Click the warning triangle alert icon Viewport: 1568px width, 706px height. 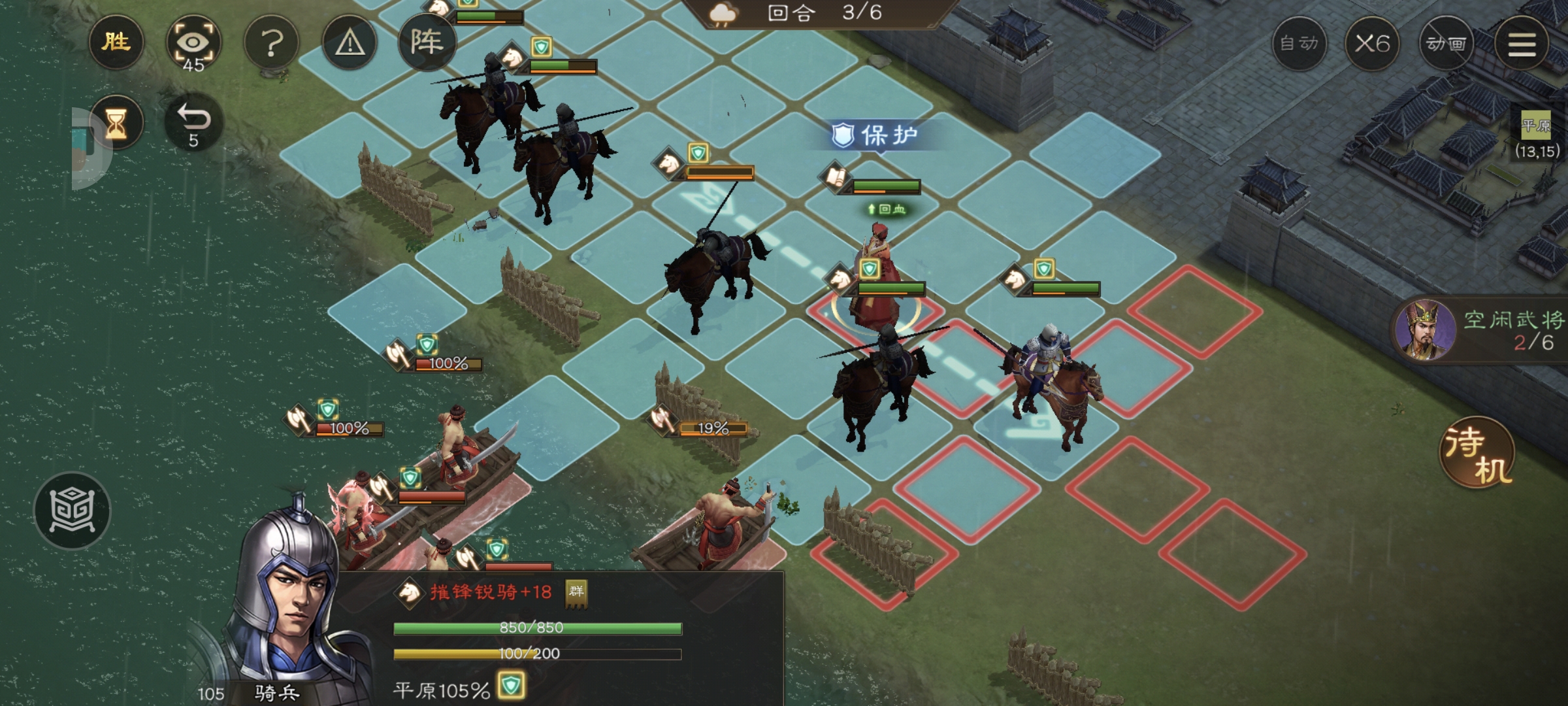(350, 44)
